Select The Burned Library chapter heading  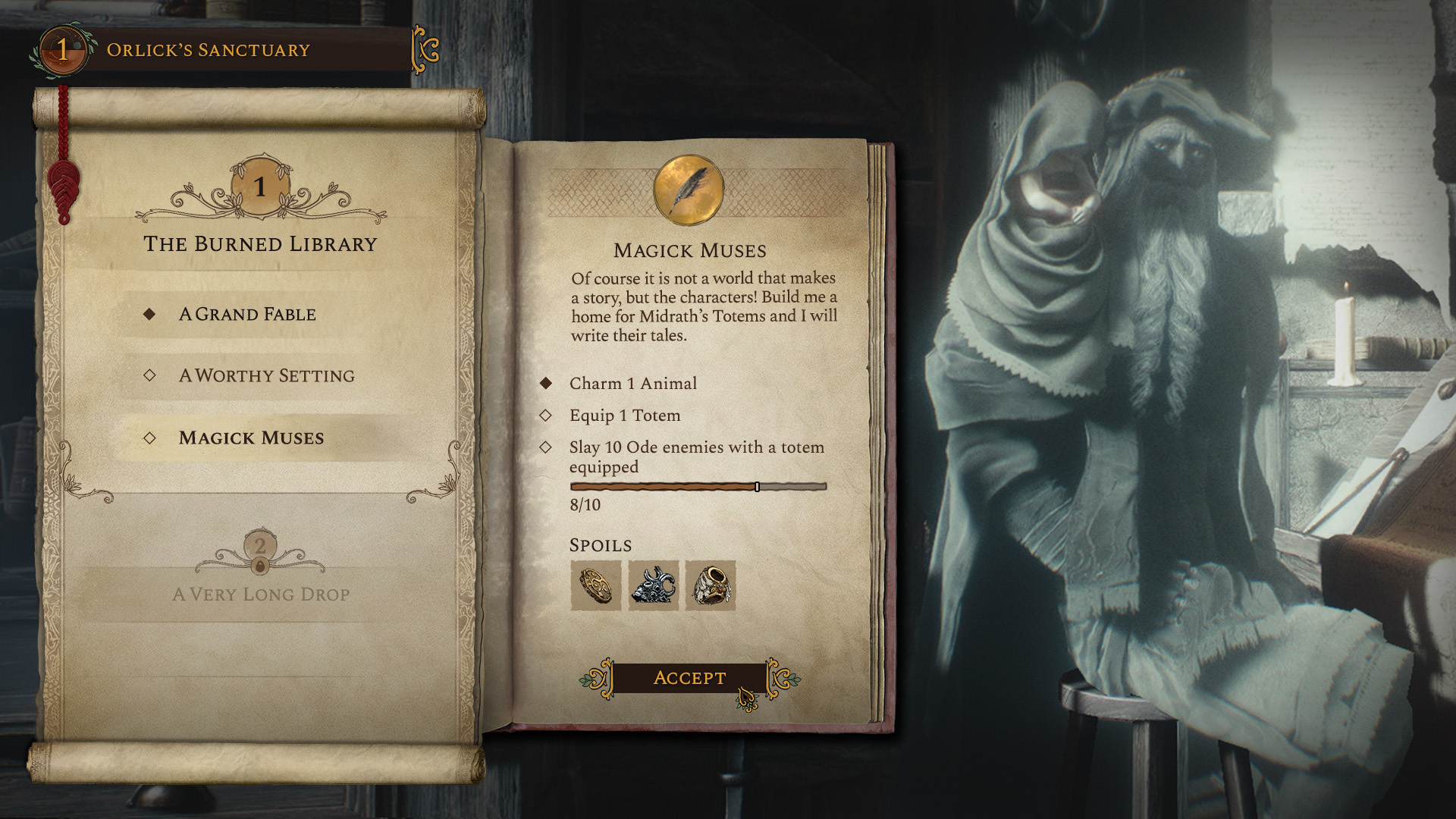[260, 244]
